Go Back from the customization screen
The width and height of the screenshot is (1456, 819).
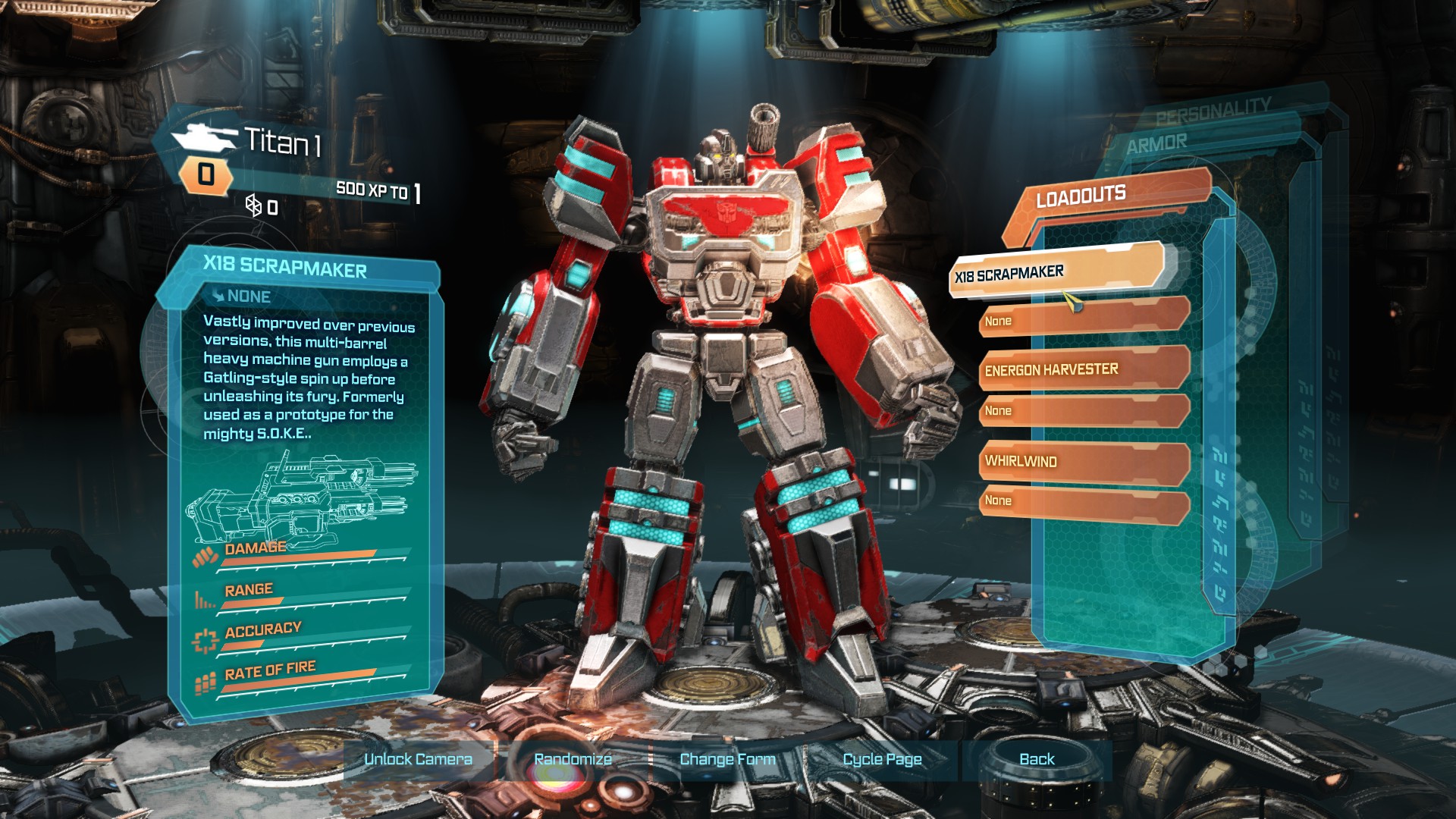tap(1037, 759)
